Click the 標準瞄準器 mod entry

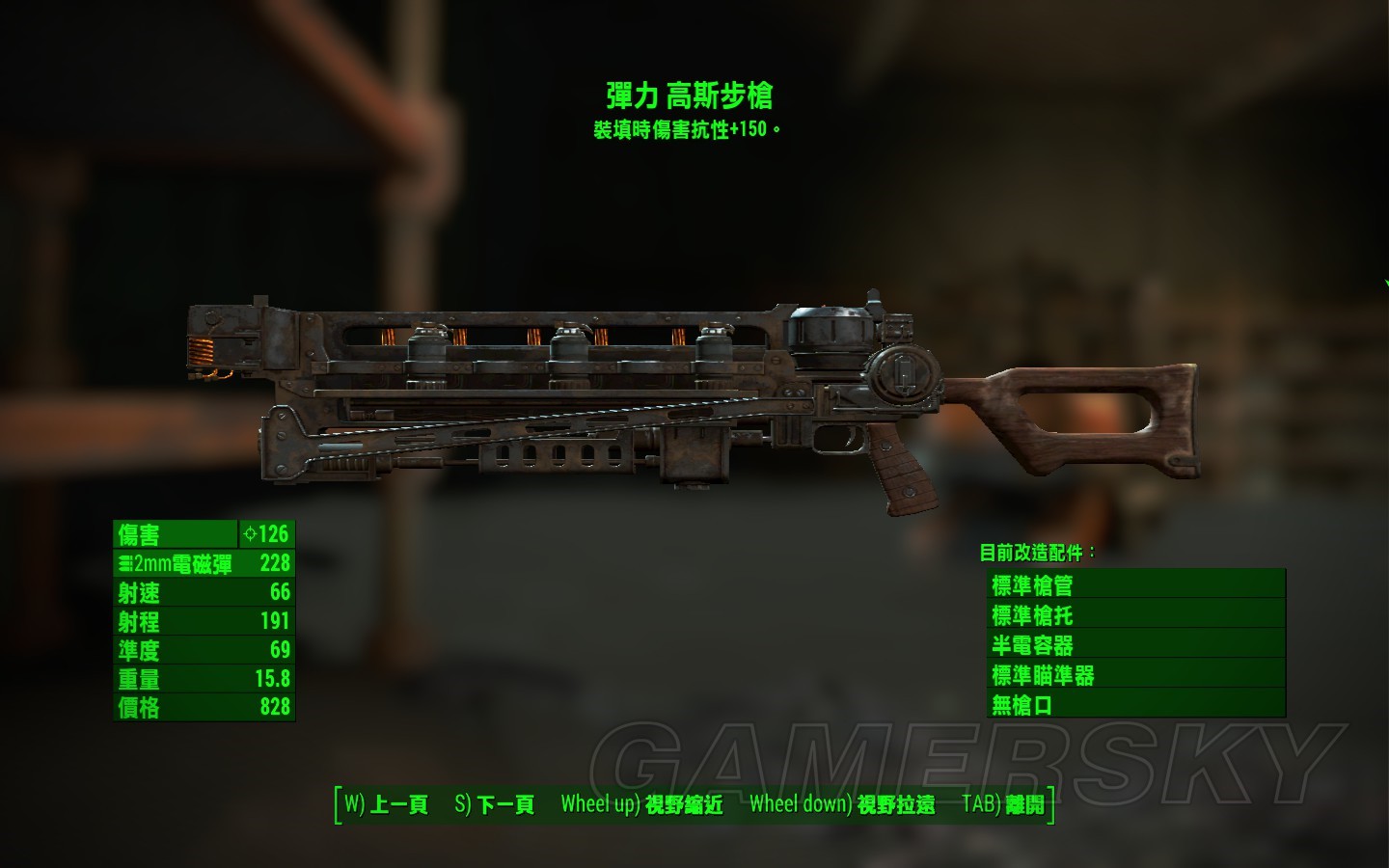click(1136, 674)
